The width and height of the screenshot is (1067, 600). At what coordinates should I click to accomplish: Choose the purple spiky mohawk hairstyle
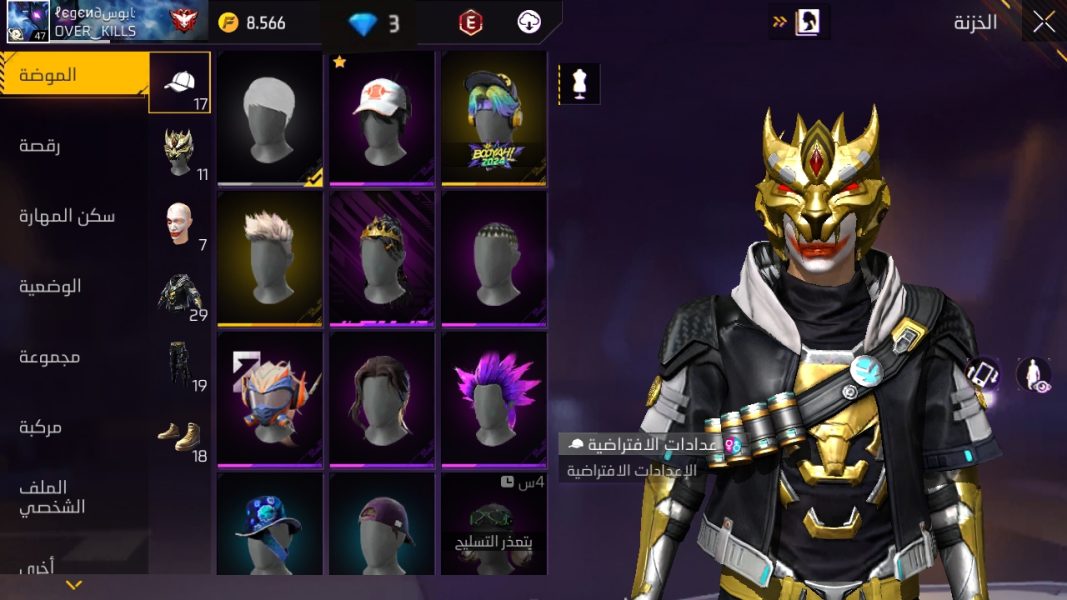494,398
